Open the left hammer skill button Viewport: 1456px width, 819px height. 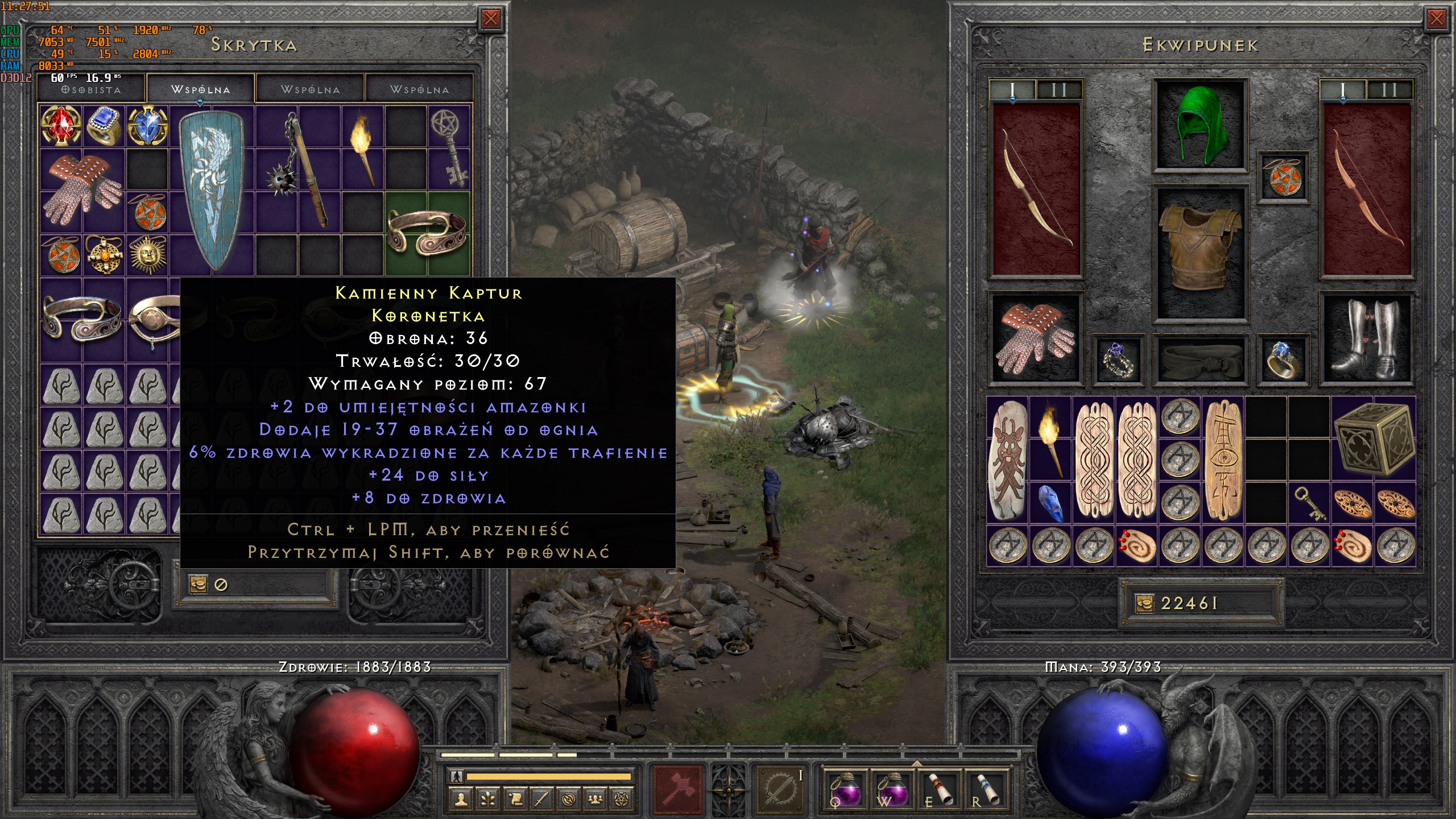pyautogui.click(x=679, y=788)
